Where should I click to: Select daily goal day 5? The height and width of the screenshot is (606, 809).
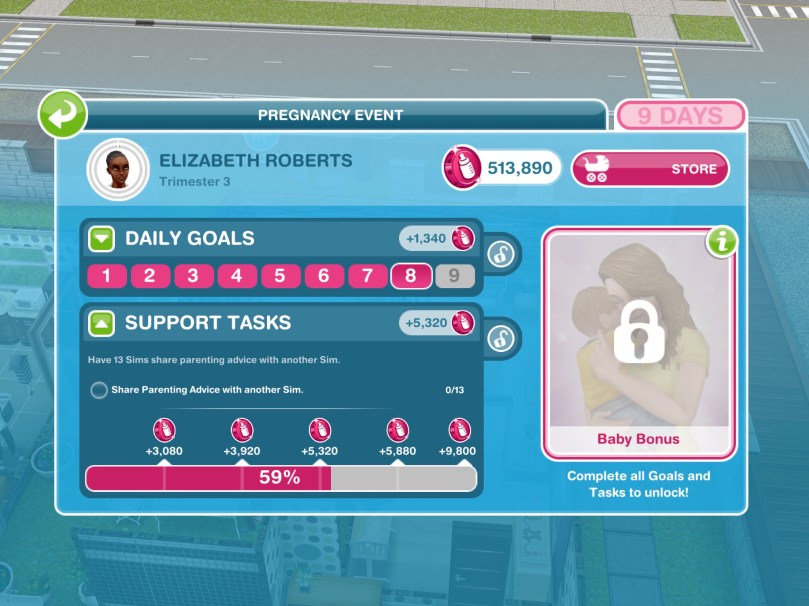pos(280,276)
